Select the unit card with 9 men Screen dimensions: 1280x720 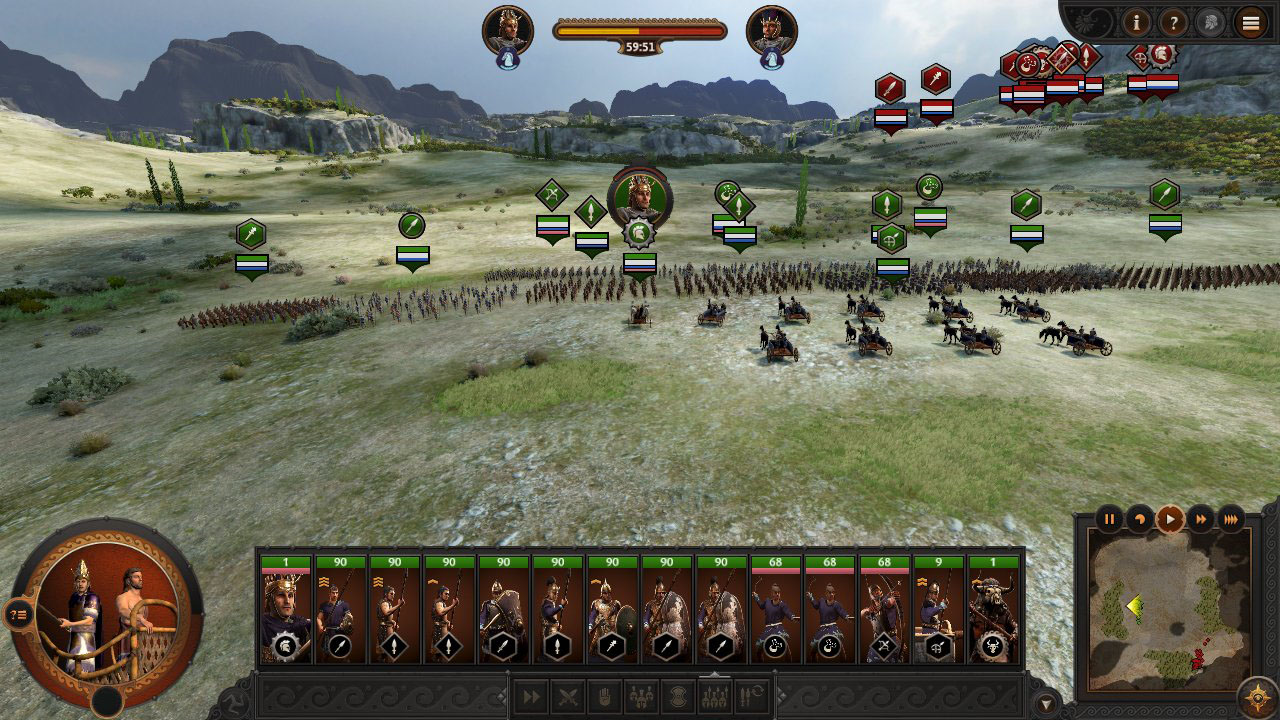(x=938, y=610)
